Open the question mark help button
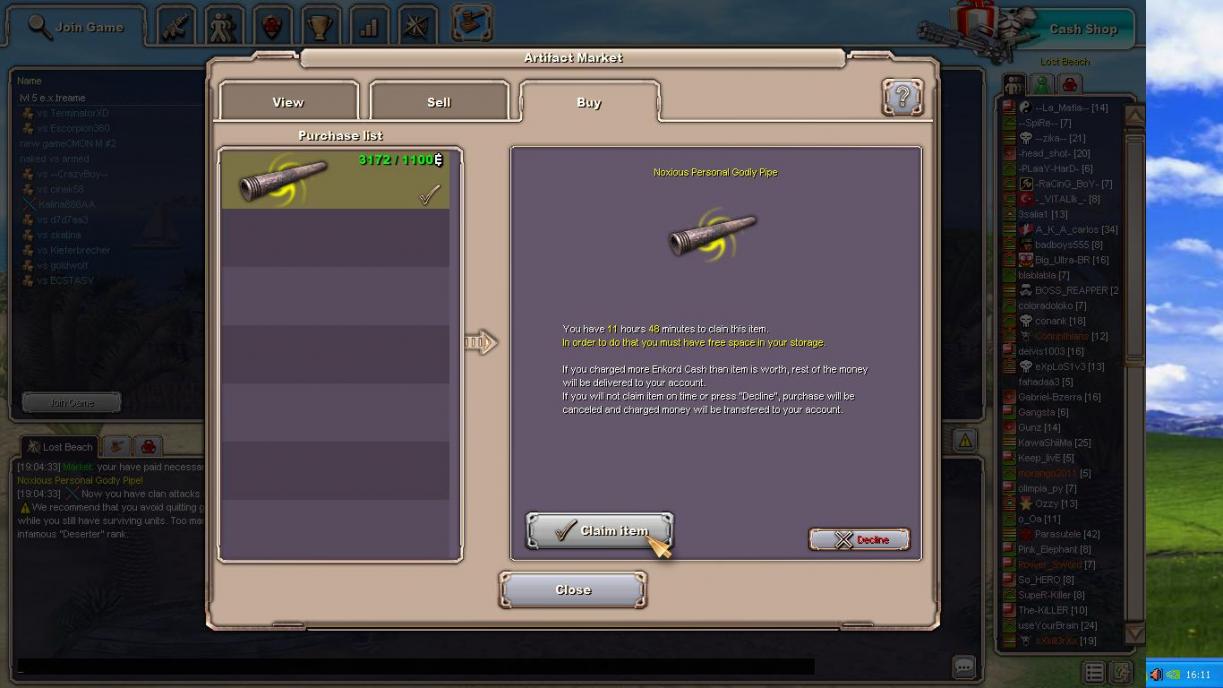Image resolution: width=1223 pixels, height=688 pixels. coord(902,97)
